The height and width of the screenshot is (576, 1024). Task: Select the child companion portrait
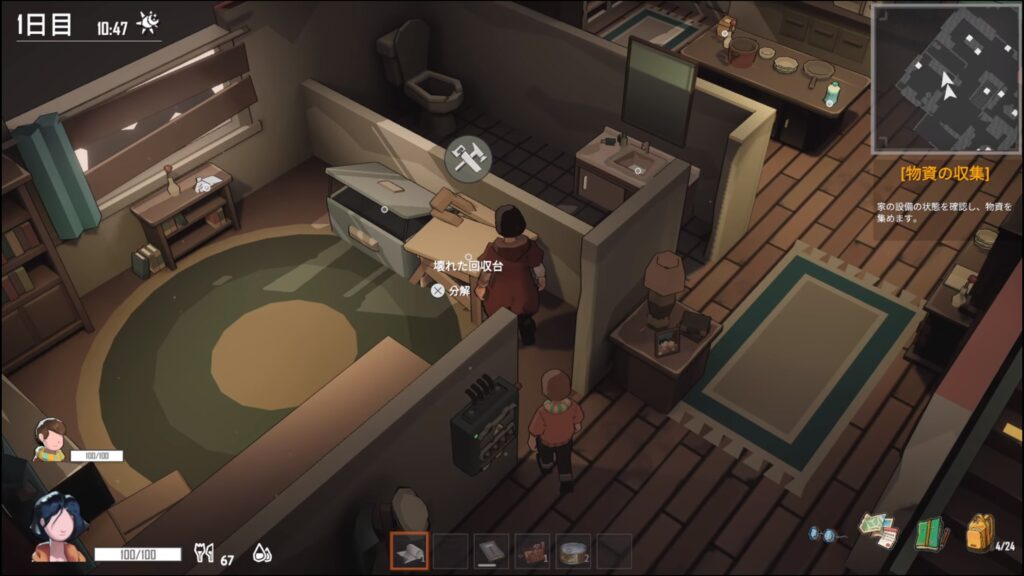(48, 438)
